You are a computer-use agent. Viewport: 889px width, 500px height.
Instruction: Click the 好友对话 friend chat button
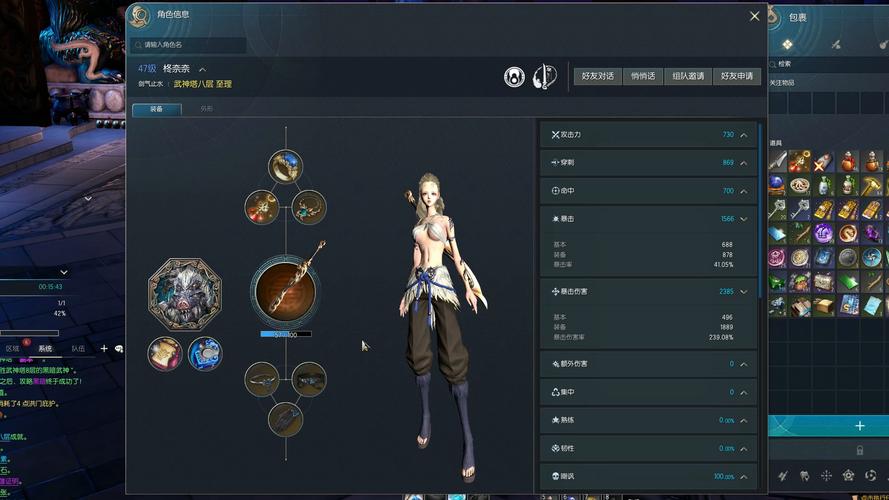point(598,76)
